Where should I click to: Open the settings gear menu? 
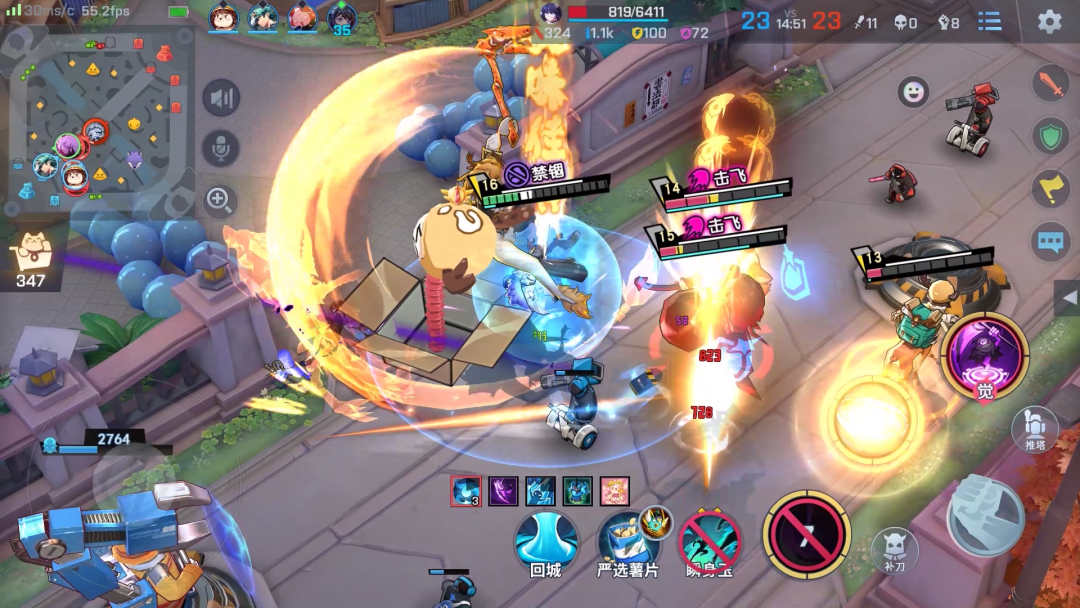(1049, 21)
